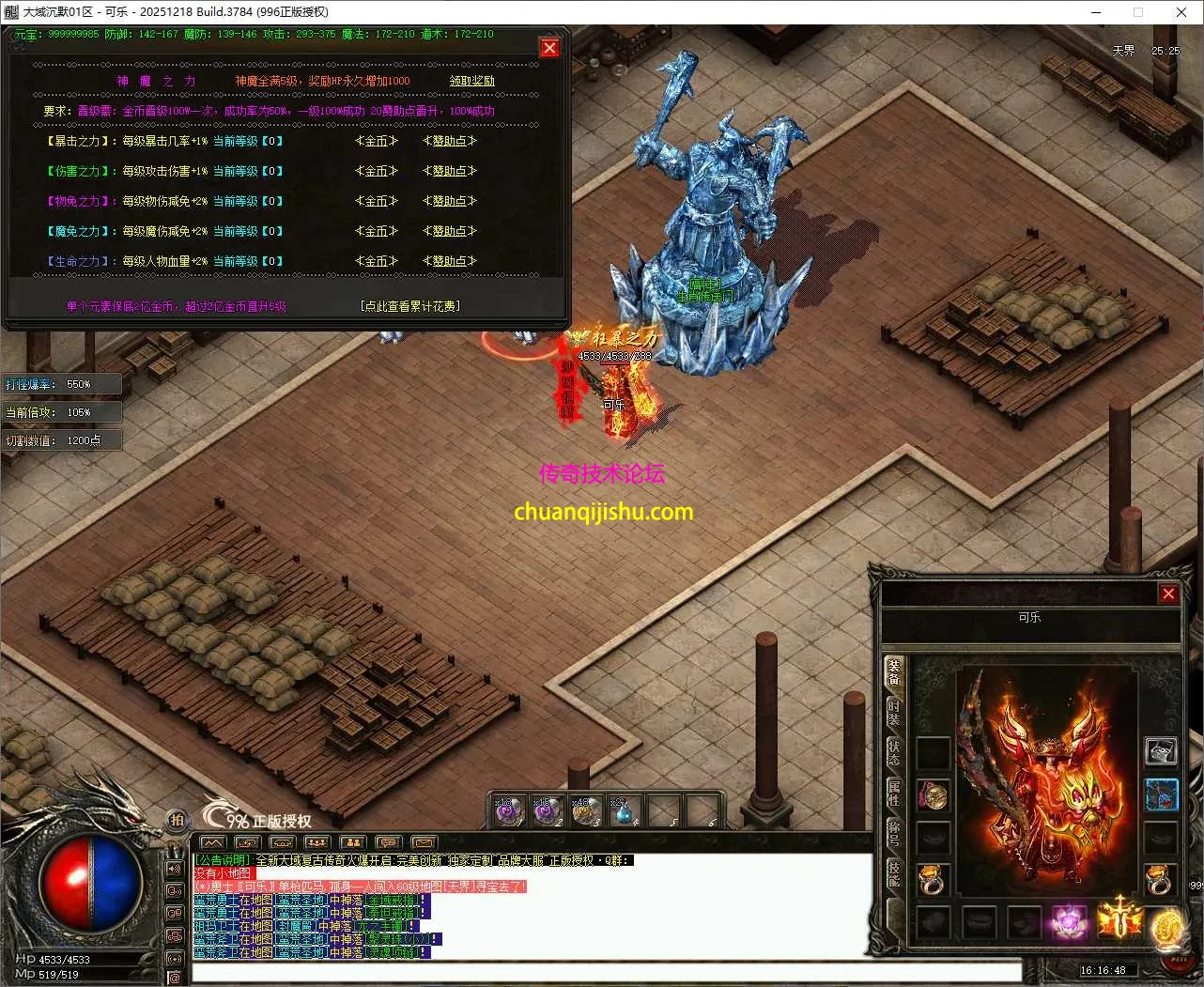Select the purple lotus equipment slot

coord(1068,920)
